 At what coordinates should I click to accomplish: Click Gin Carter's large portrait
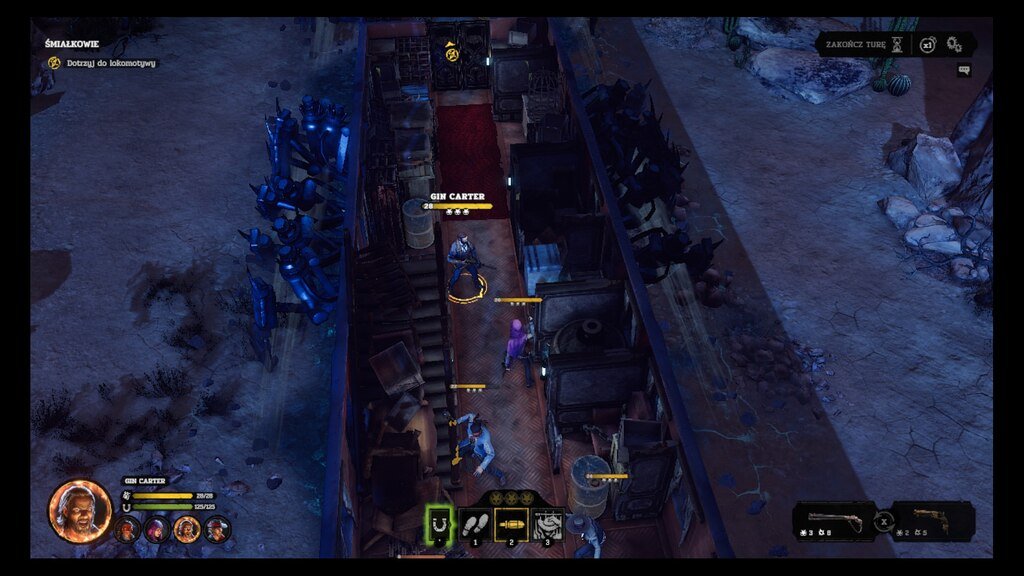79,510
